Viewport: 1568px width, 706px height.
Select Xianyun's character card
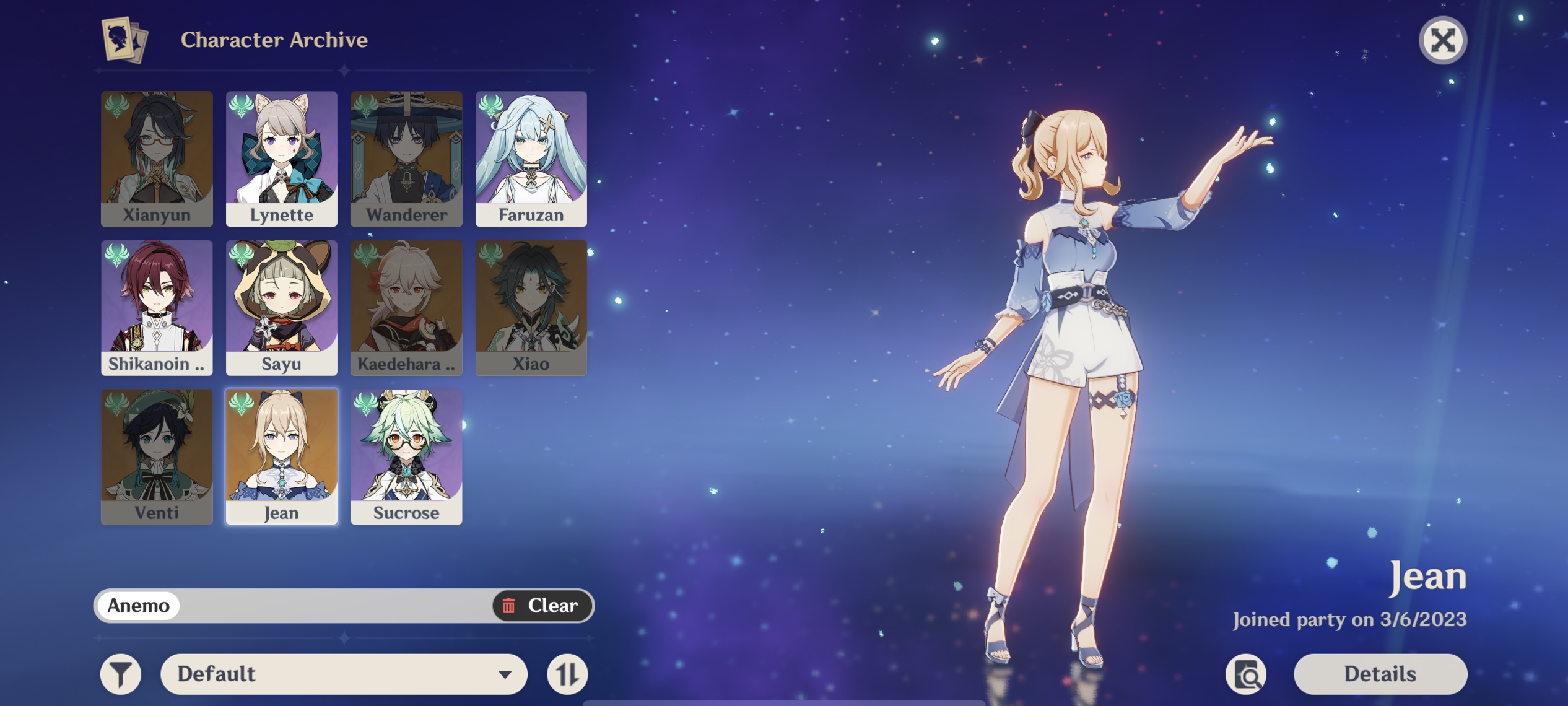pos(157,159)
